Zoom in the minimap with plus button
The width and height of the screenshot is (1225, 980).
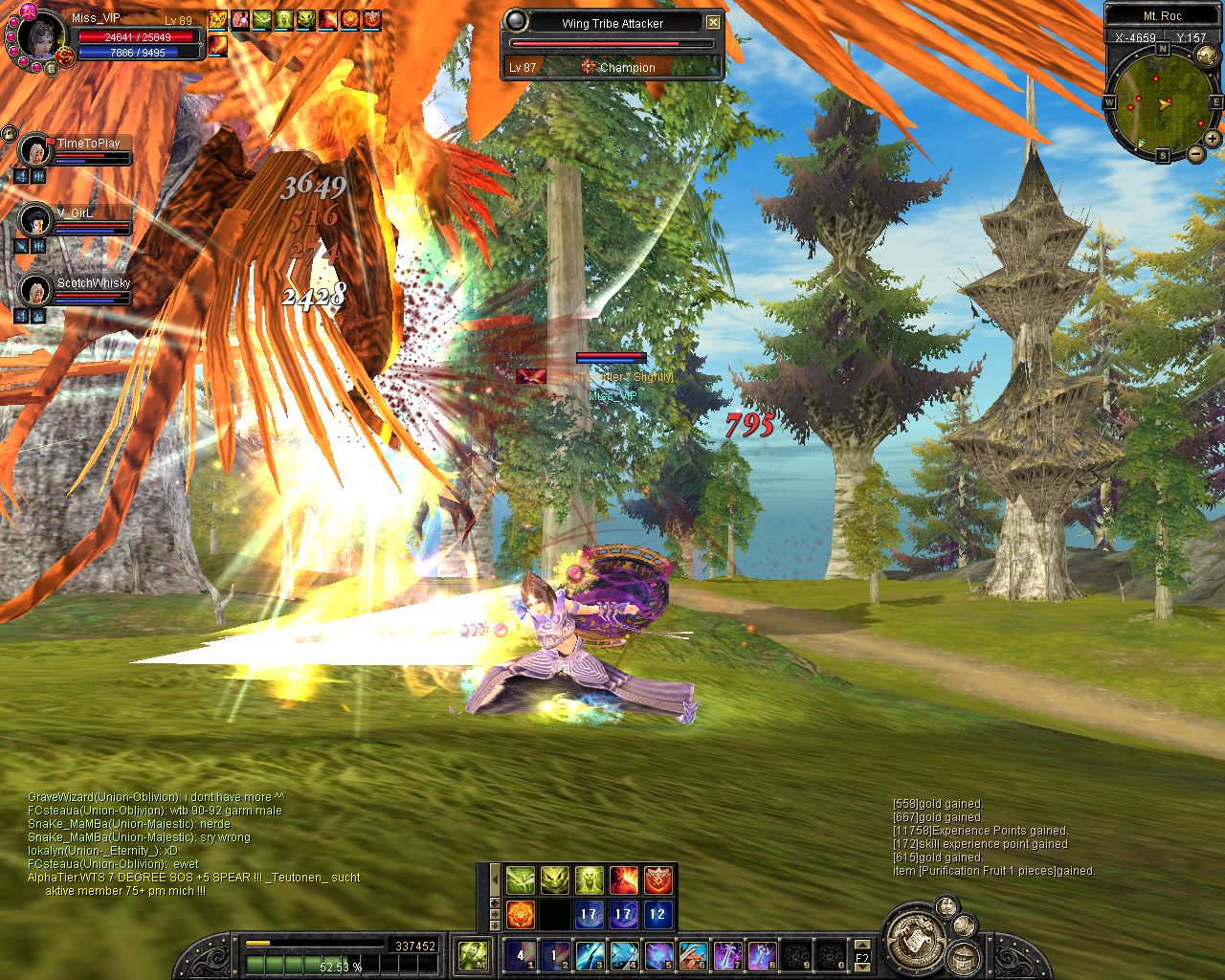point(1212,139)
